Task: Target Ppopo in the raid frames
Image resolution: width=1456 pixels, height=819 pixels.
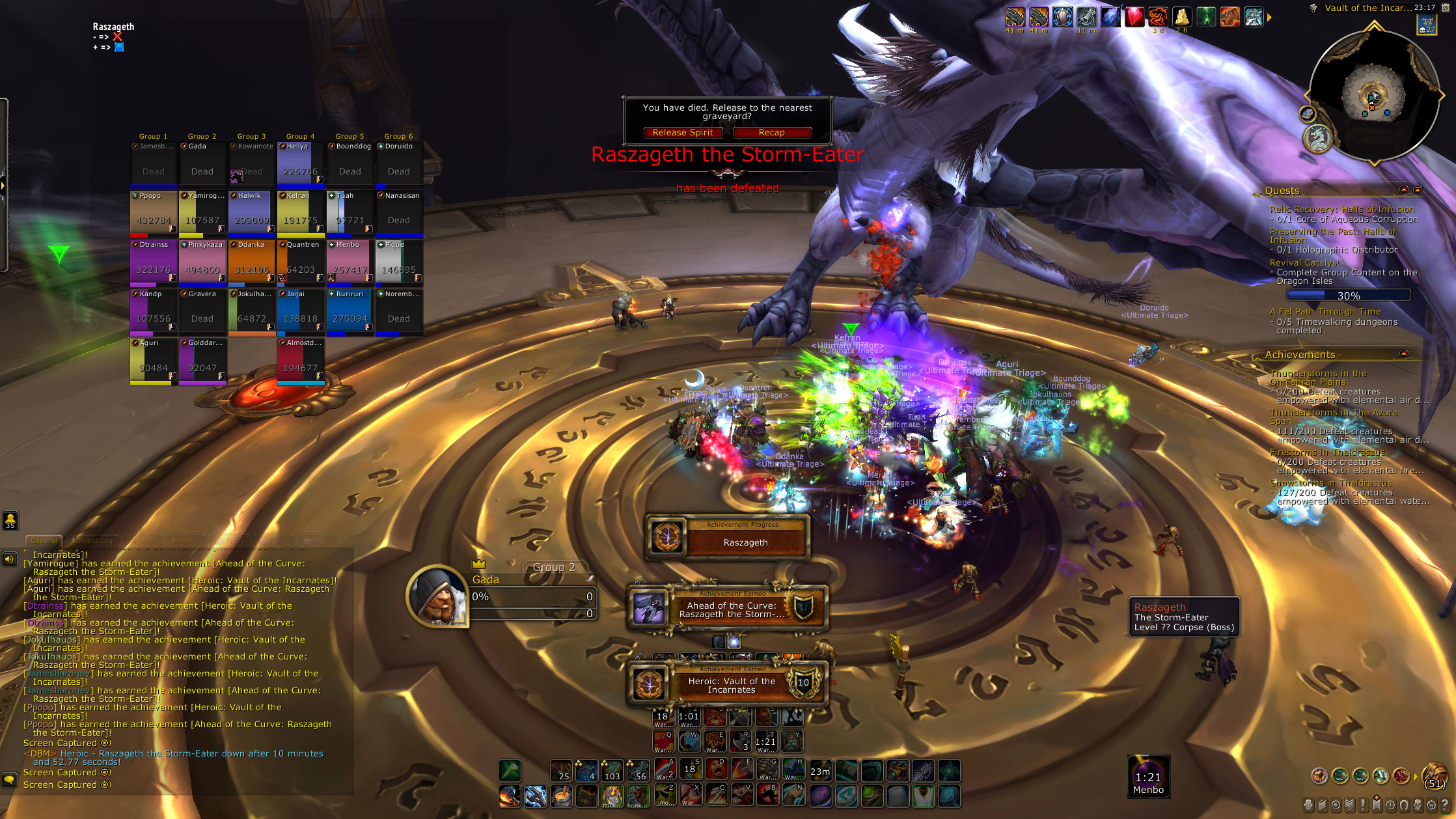Action: pos(154,212)
